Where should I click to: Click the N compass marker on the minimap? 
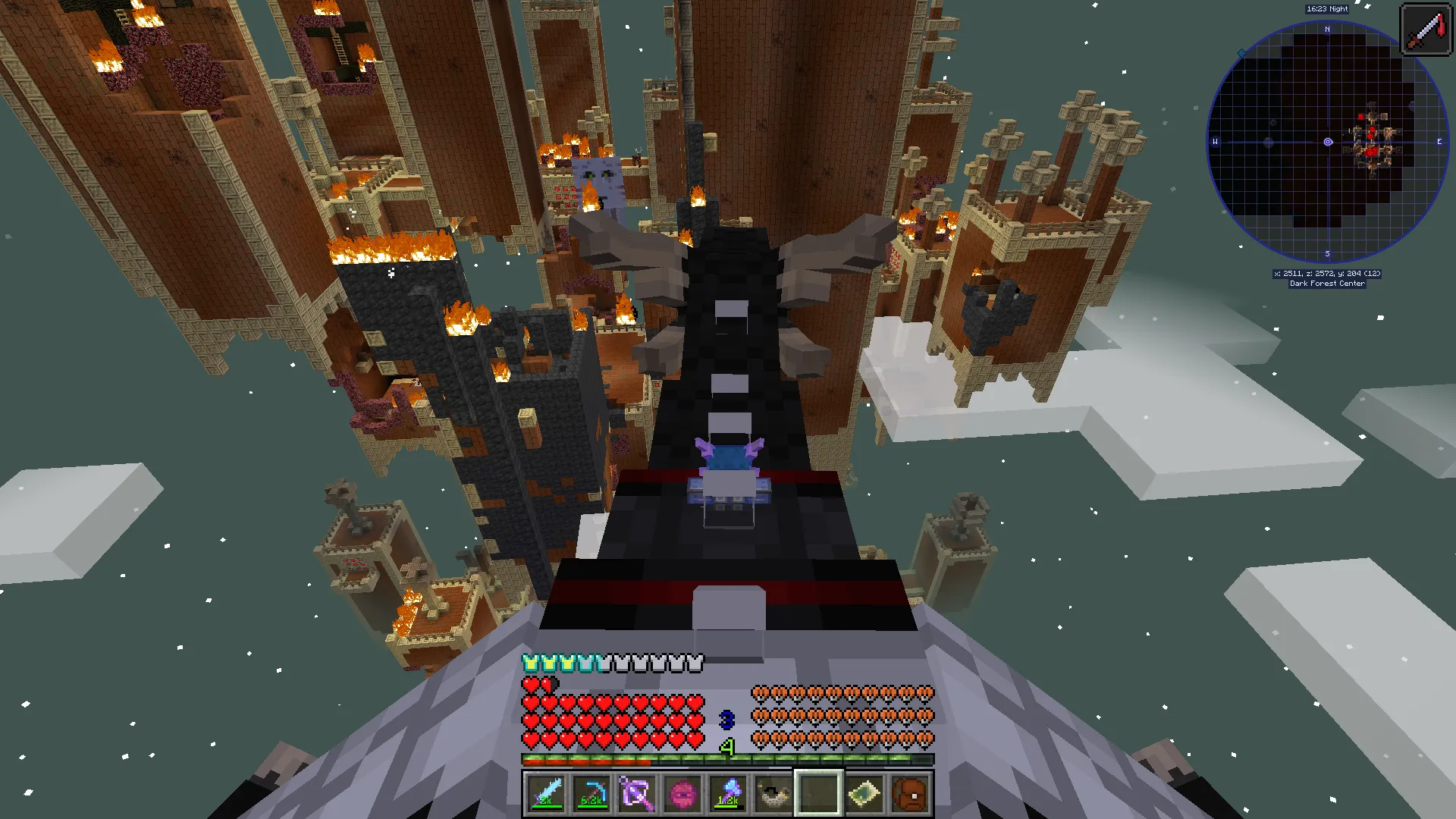click(x=1326, y=29)
